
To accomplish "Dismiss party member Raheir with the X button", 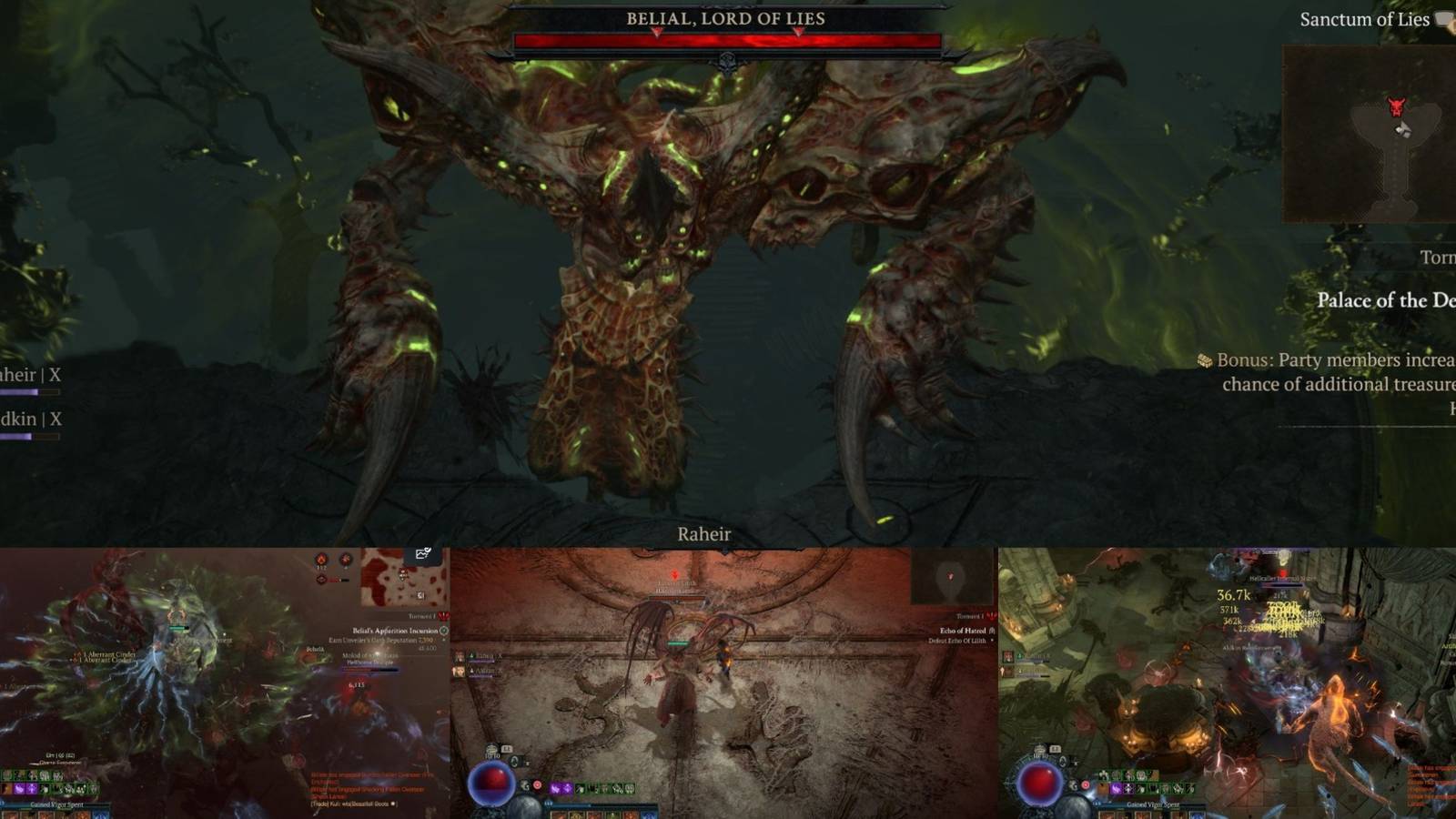I will [x=55, y=375].
